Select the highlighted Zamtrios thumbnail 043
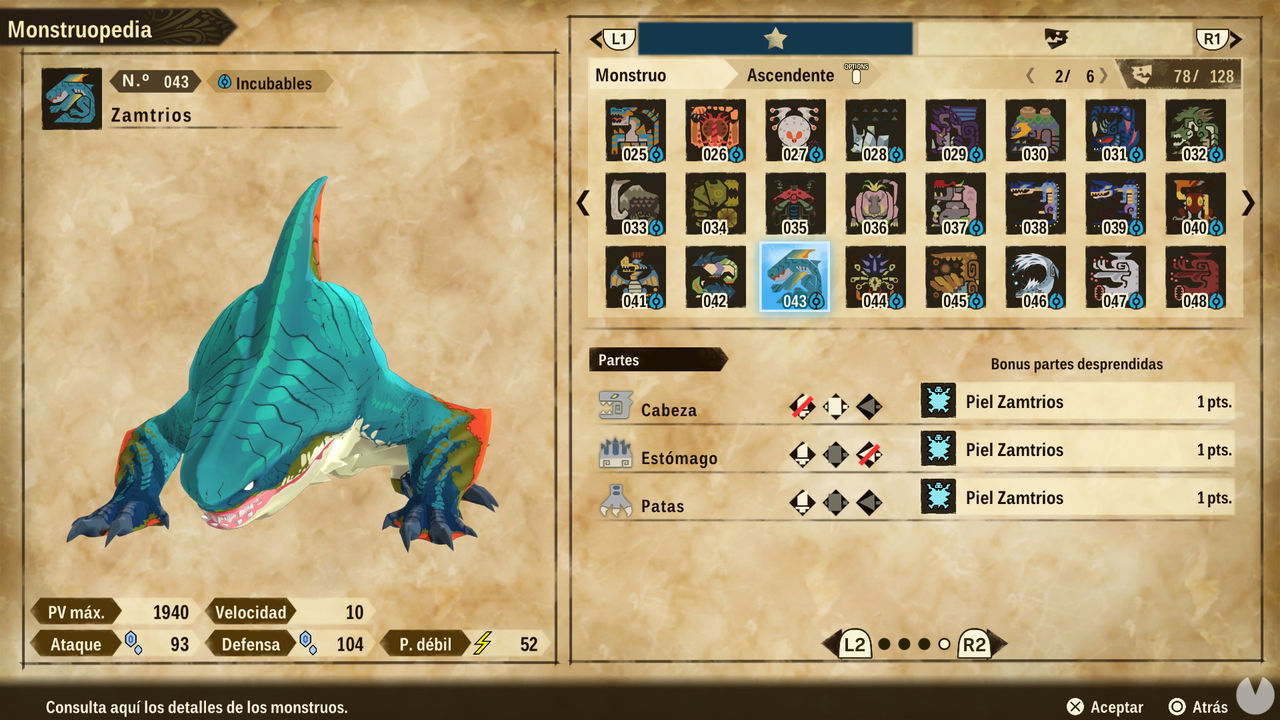 tap(794, 278)
